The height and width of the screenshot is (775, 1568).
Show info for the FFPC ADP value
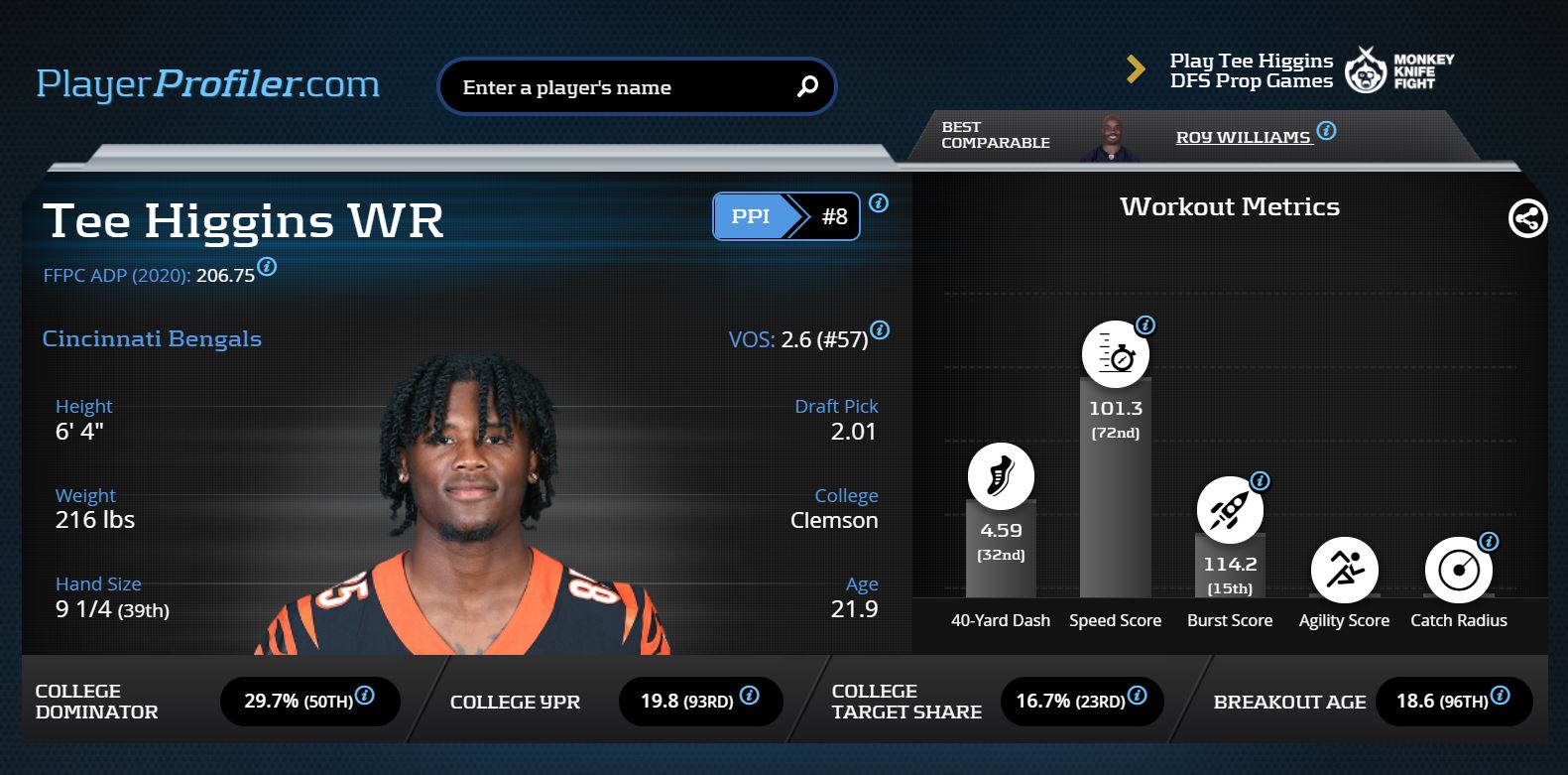pos(267,267)
